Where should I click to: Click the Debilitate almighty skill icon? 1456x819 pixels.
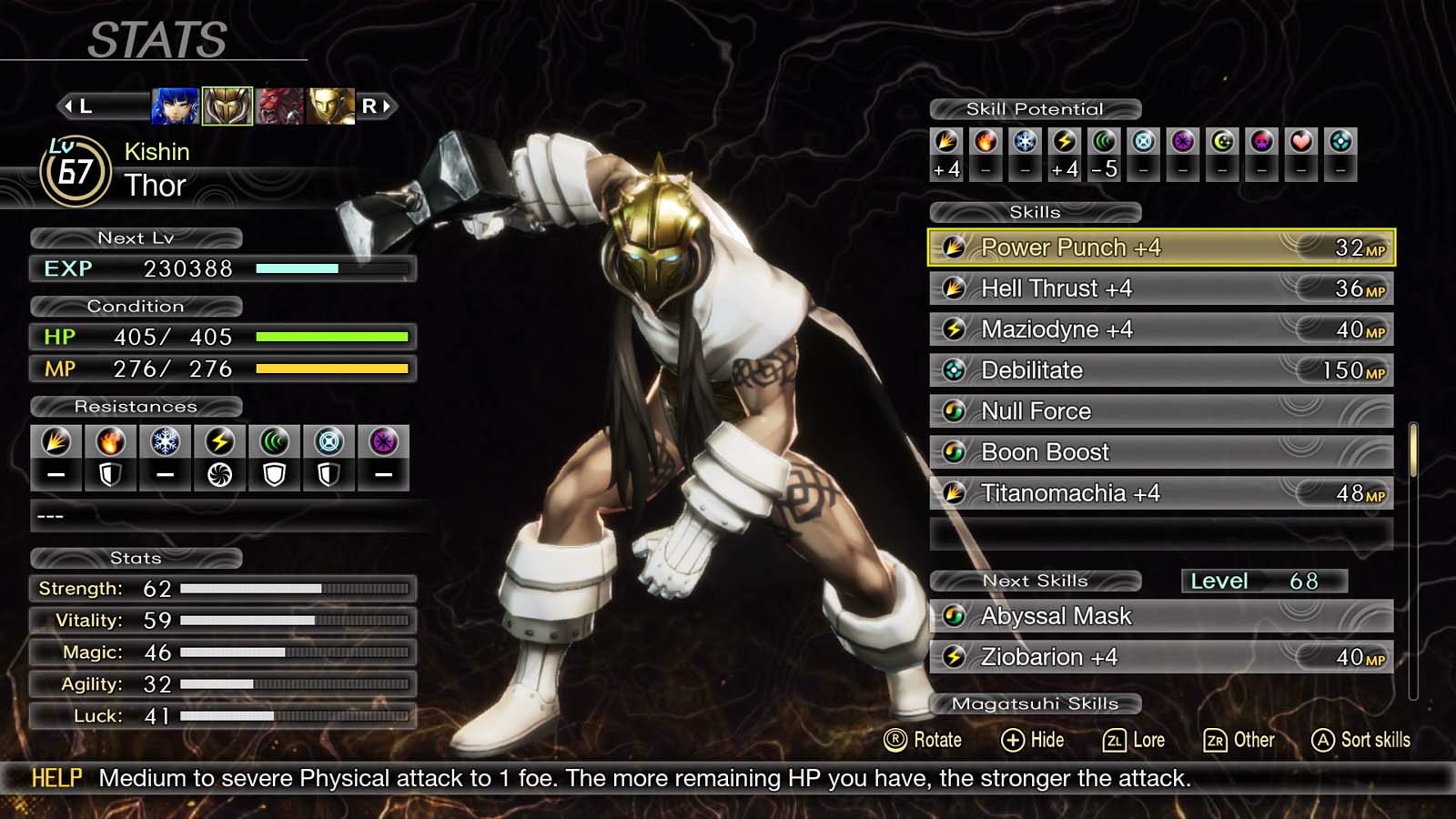tap(954, 370)
